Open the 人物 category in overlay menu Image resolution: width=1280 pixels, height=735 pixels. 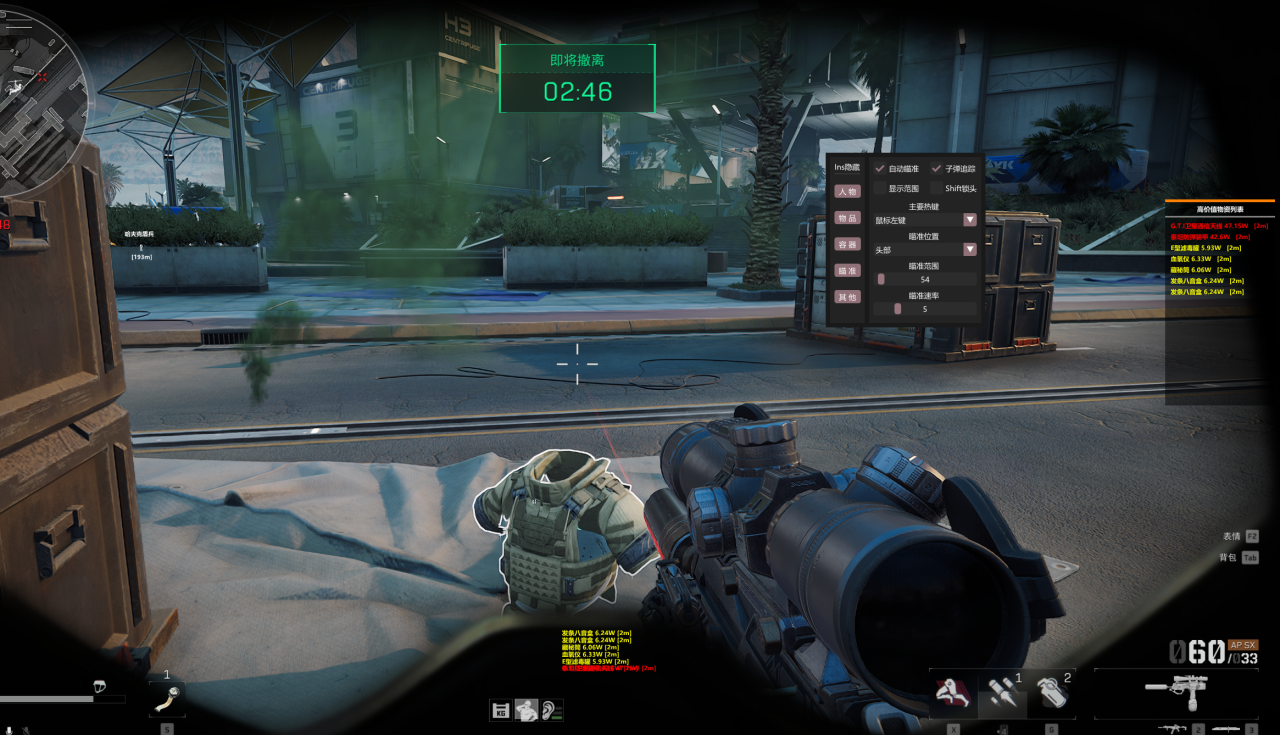(847, 191)
